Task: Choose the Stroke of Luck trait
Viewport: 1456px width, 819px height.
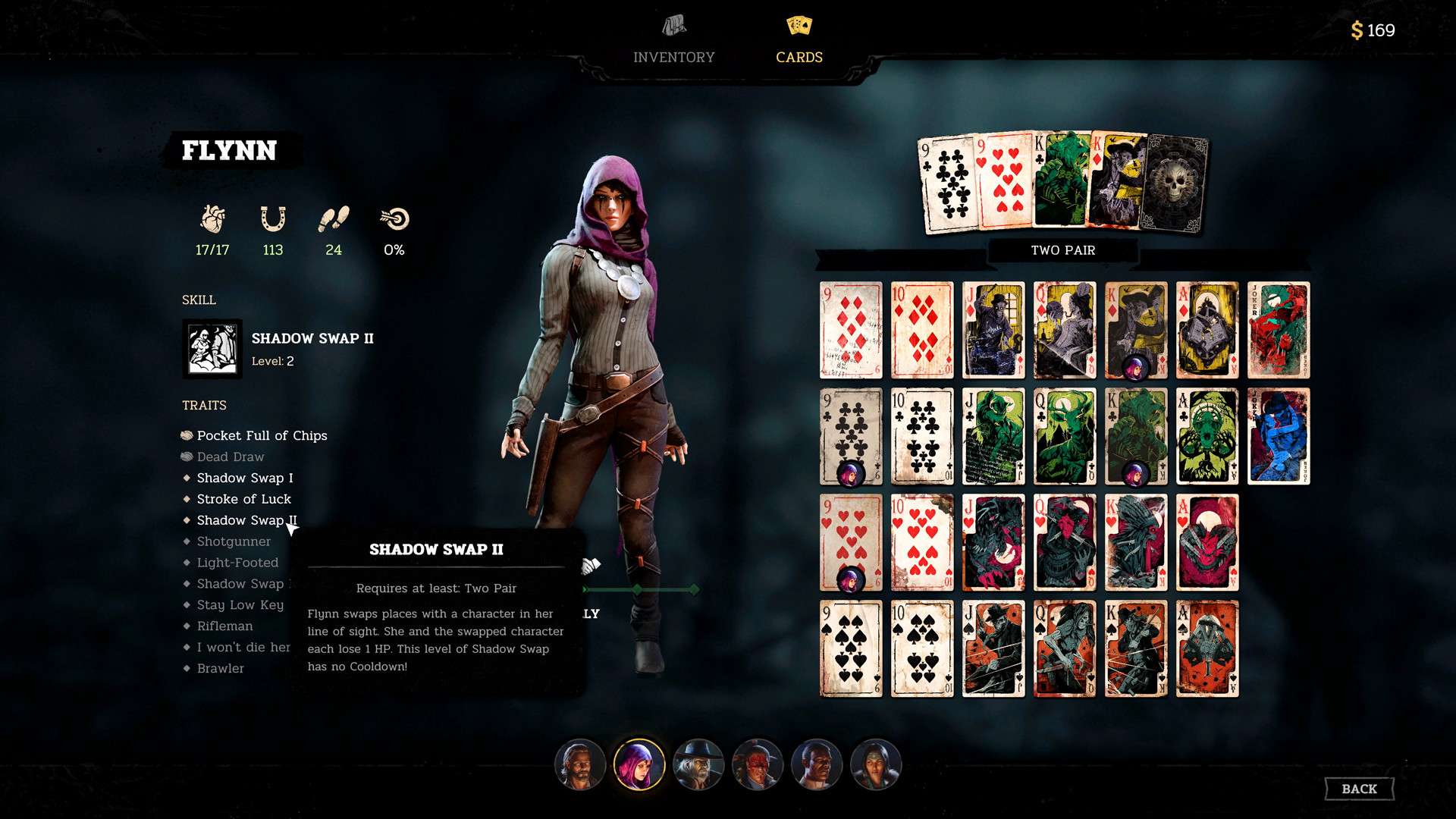Action: (x=243, y=499)
